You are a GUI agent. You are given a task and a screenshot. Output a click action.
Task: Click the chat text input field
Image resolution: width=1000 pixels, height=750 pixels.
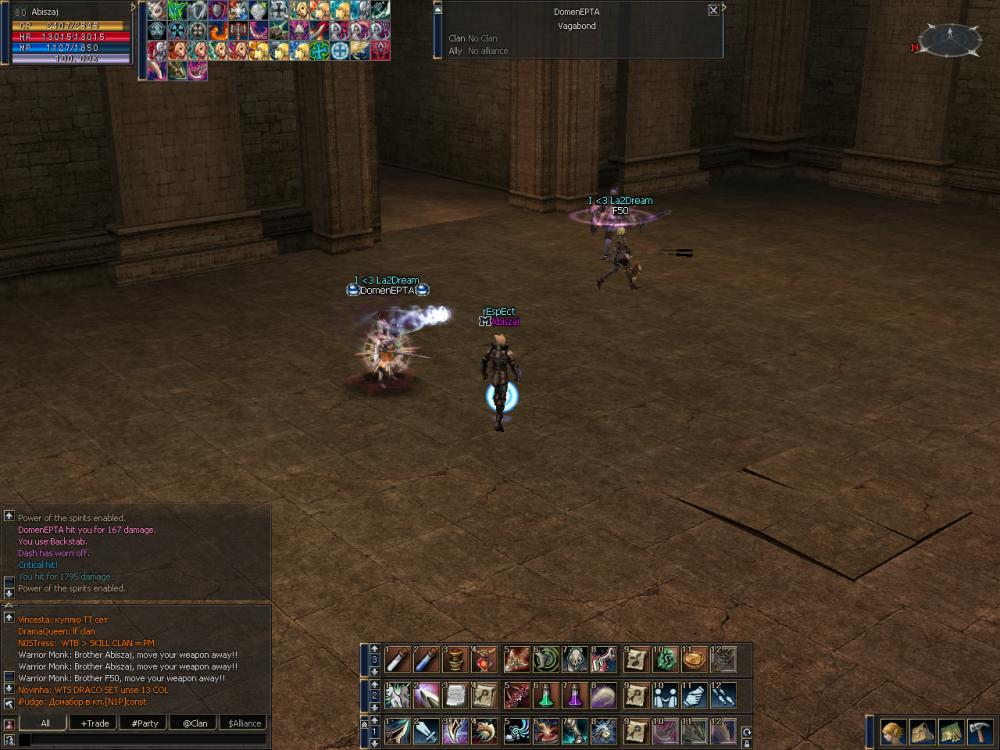pos(140,740)
